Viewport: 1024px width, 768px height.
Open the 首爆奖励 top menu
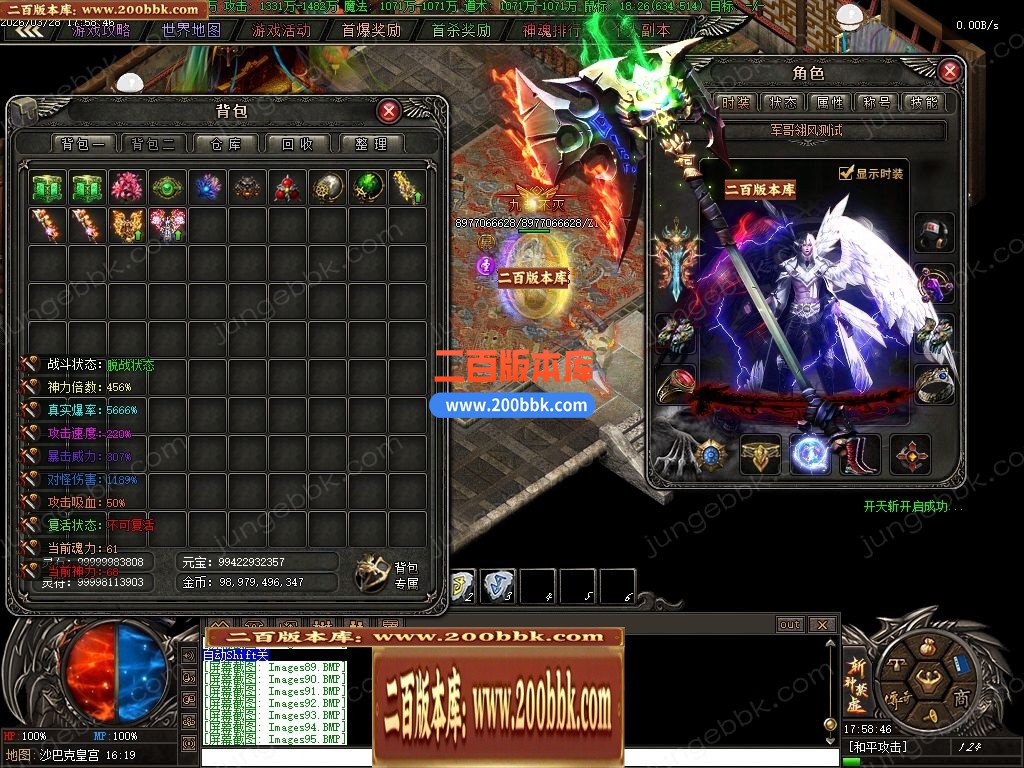371,30
